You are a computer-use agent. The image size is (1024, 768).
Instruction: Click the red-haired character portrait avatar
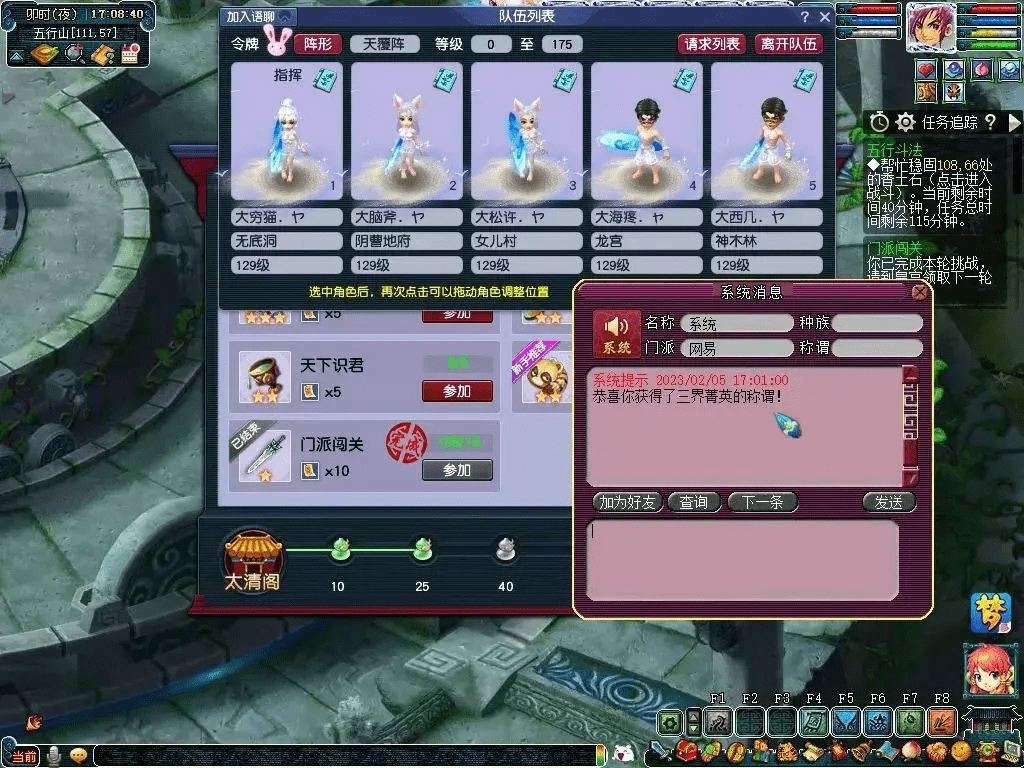coord(931,27)
